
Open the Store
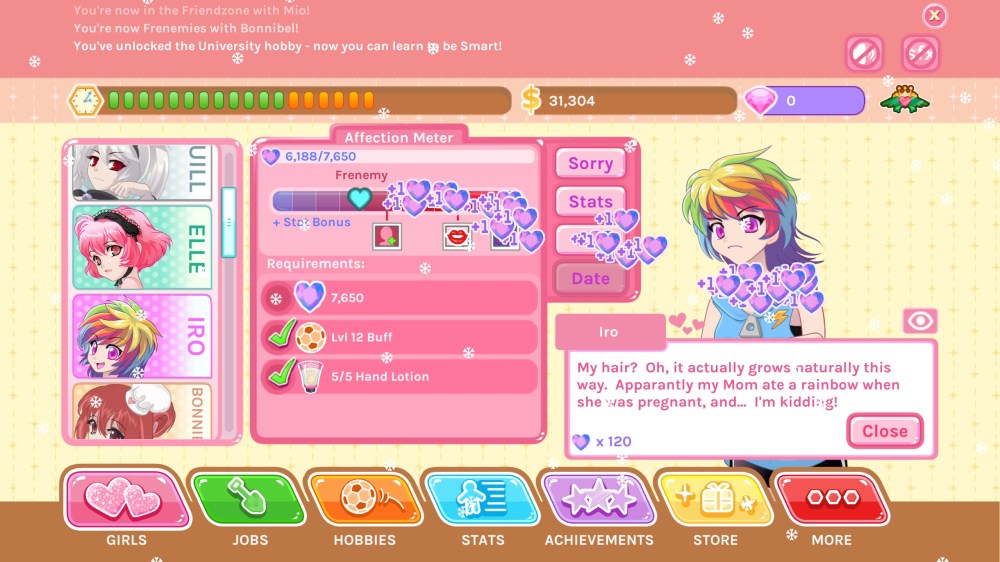tap(716, 498)
